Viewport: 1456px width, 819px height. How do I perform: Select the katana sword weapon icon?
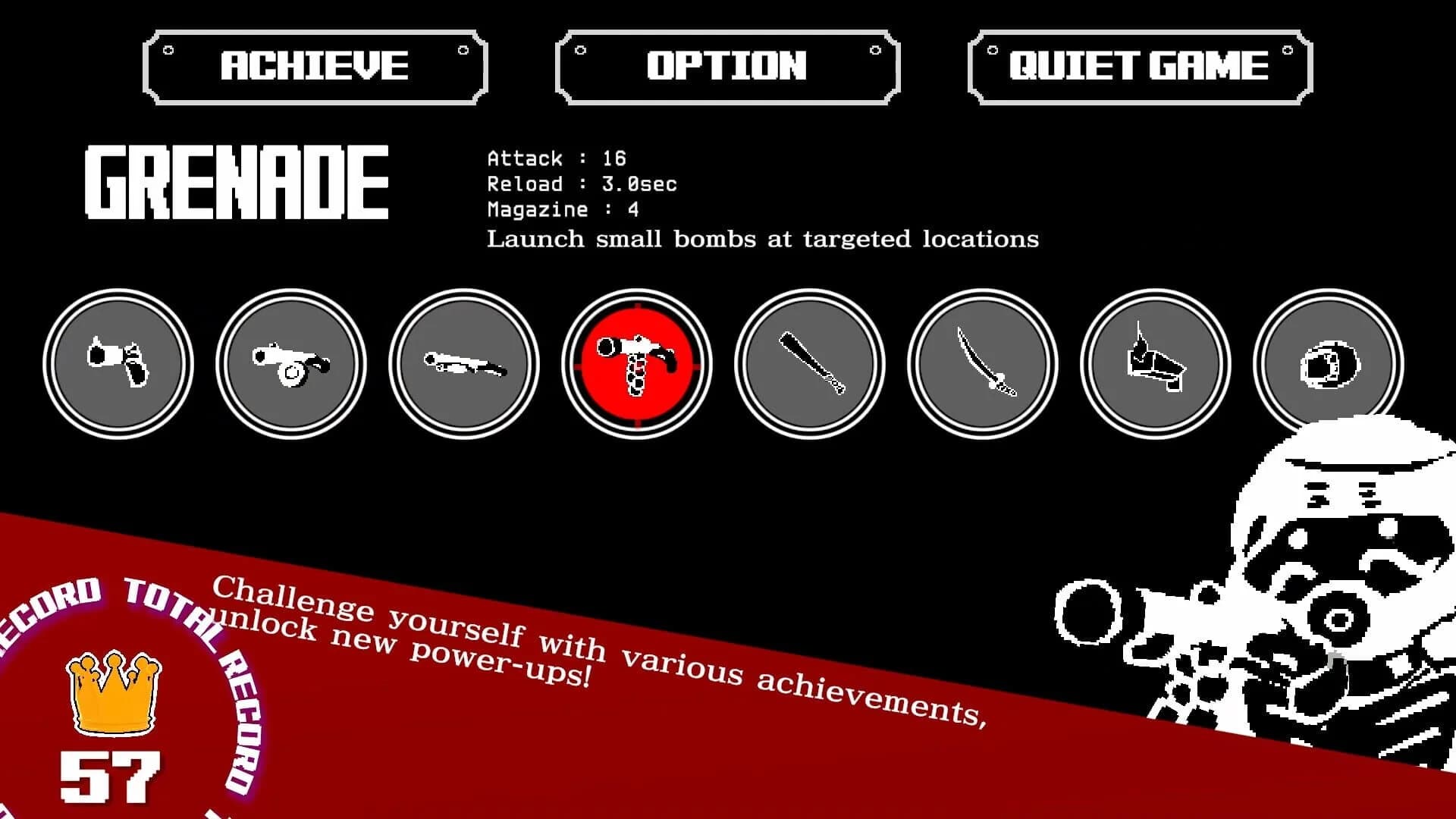point(983,364)
